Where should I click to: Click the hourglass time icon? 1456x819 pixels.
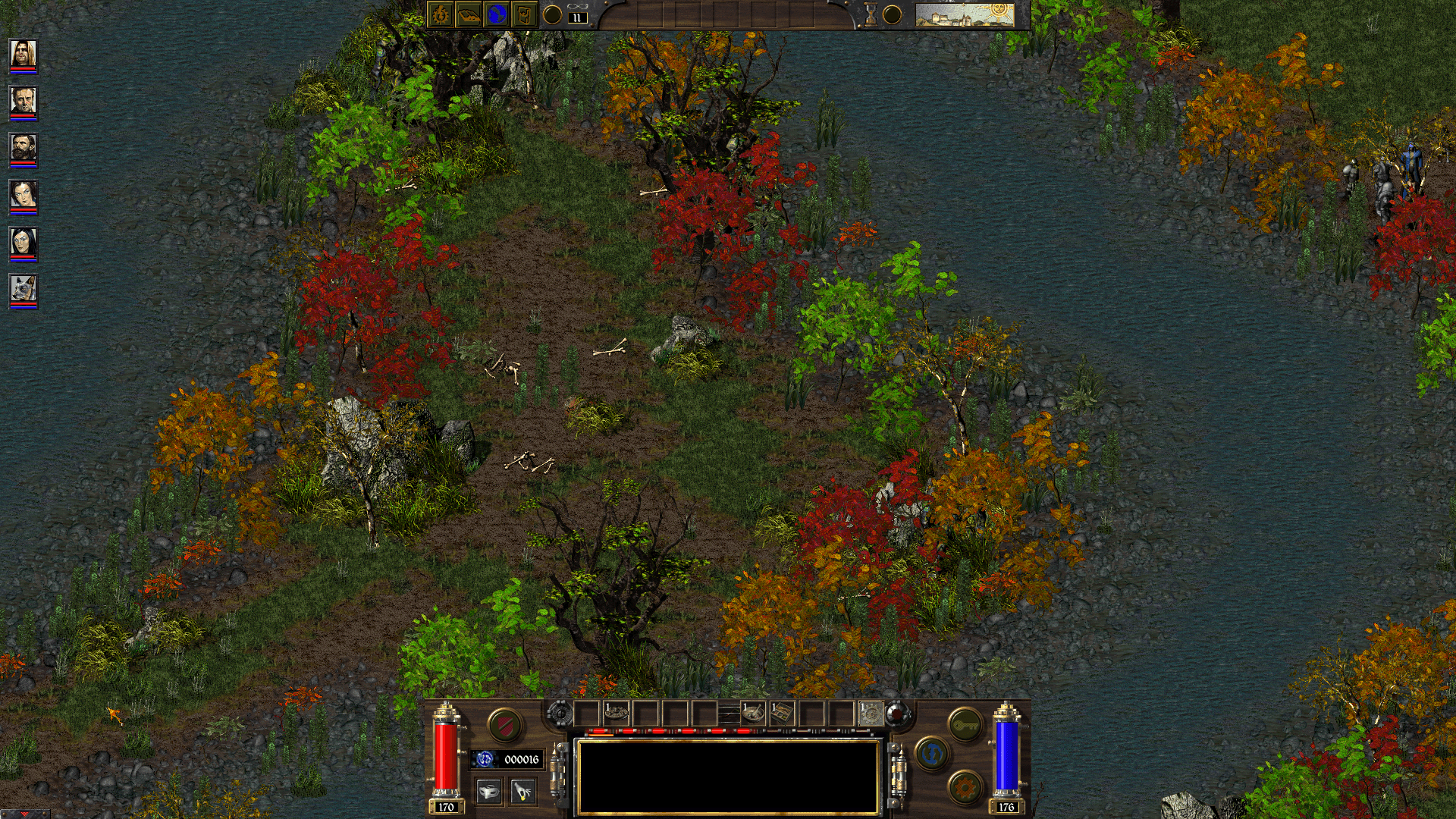[870, 14]
